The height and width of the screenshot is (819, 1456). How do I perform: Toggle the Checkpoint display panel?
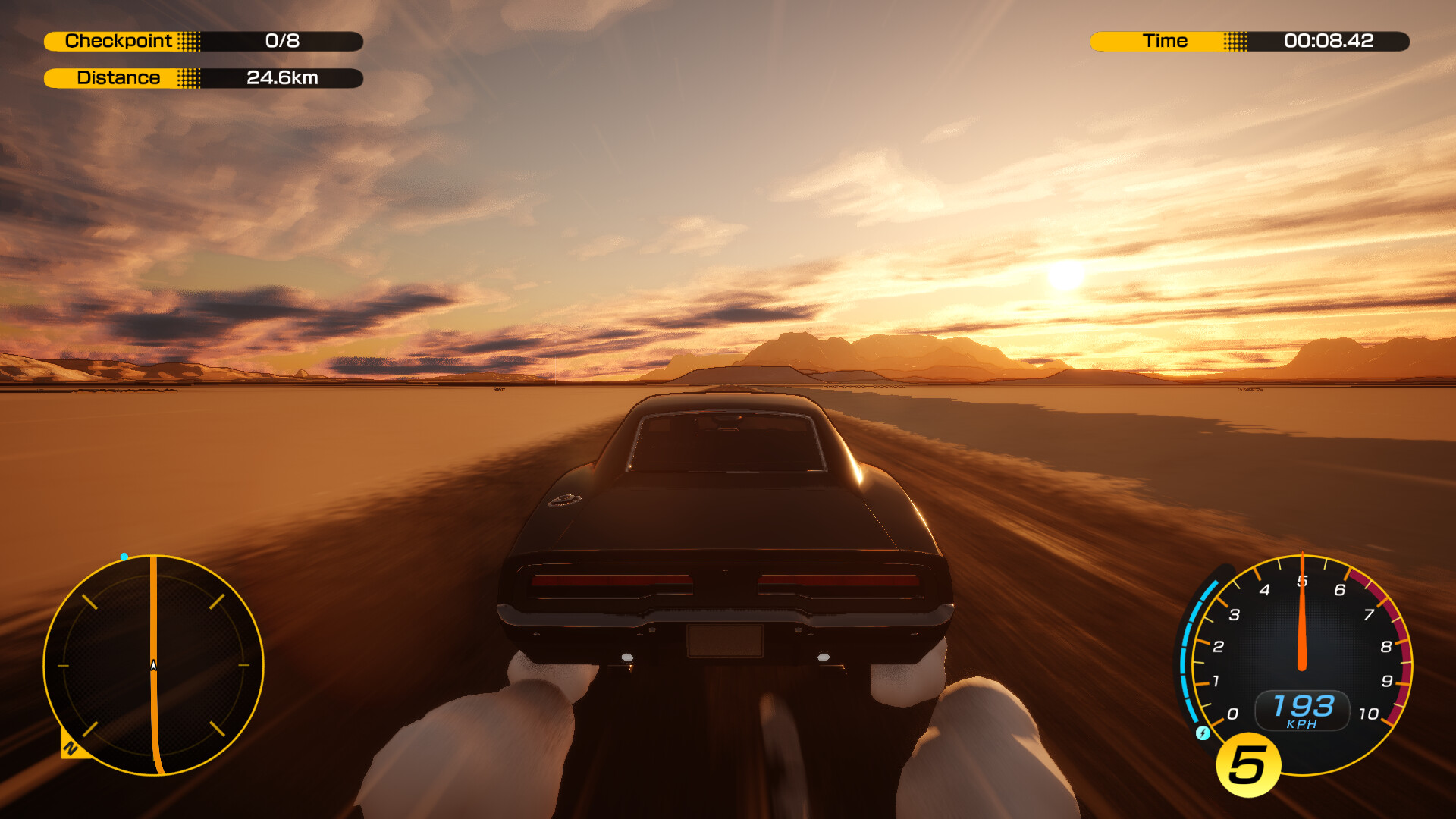pyautogui.click(x=203, y=41)
